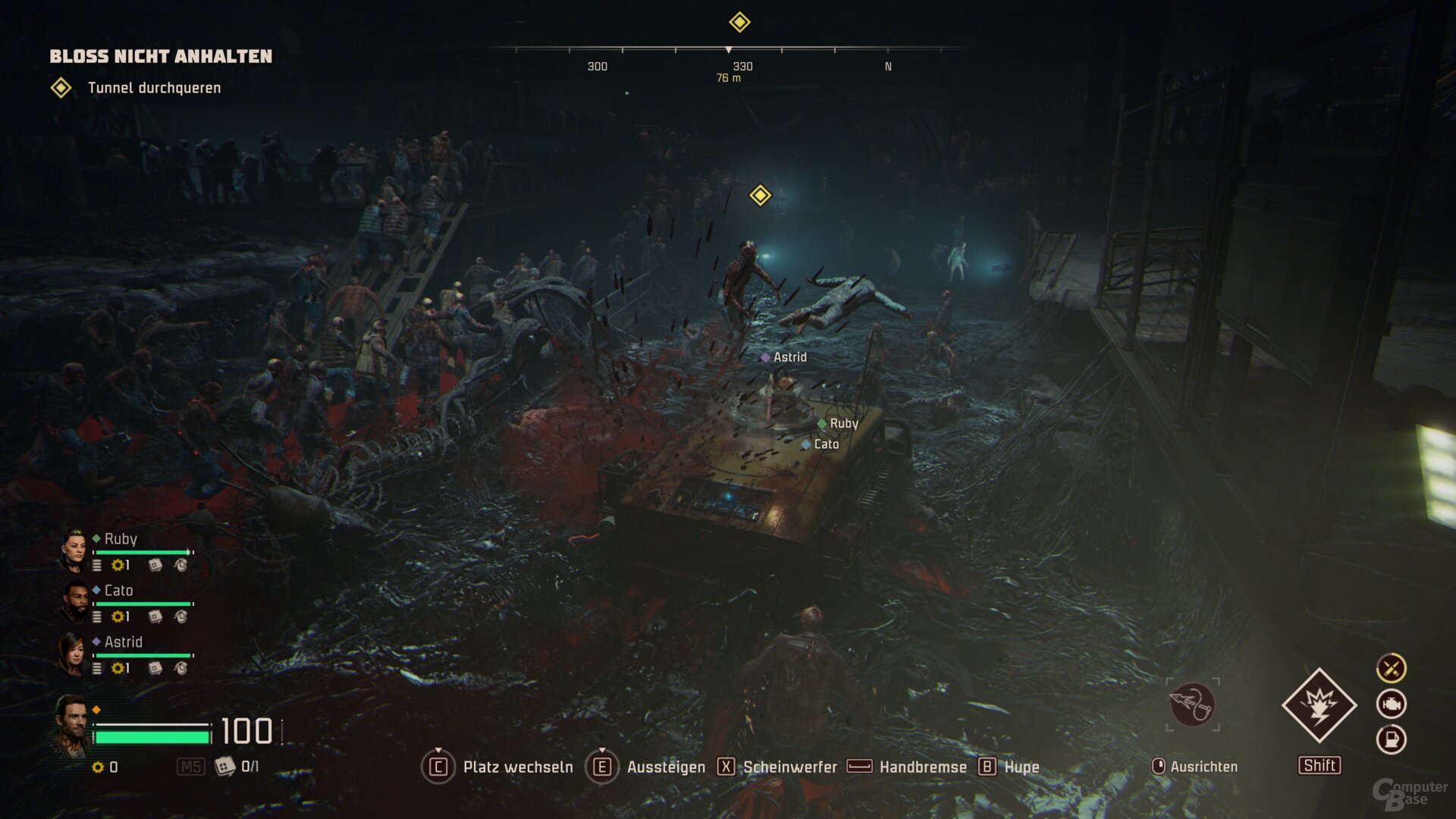Click the fuel pump status icon
This screenshot has width=1456, height=819.
pos(1392,739)
